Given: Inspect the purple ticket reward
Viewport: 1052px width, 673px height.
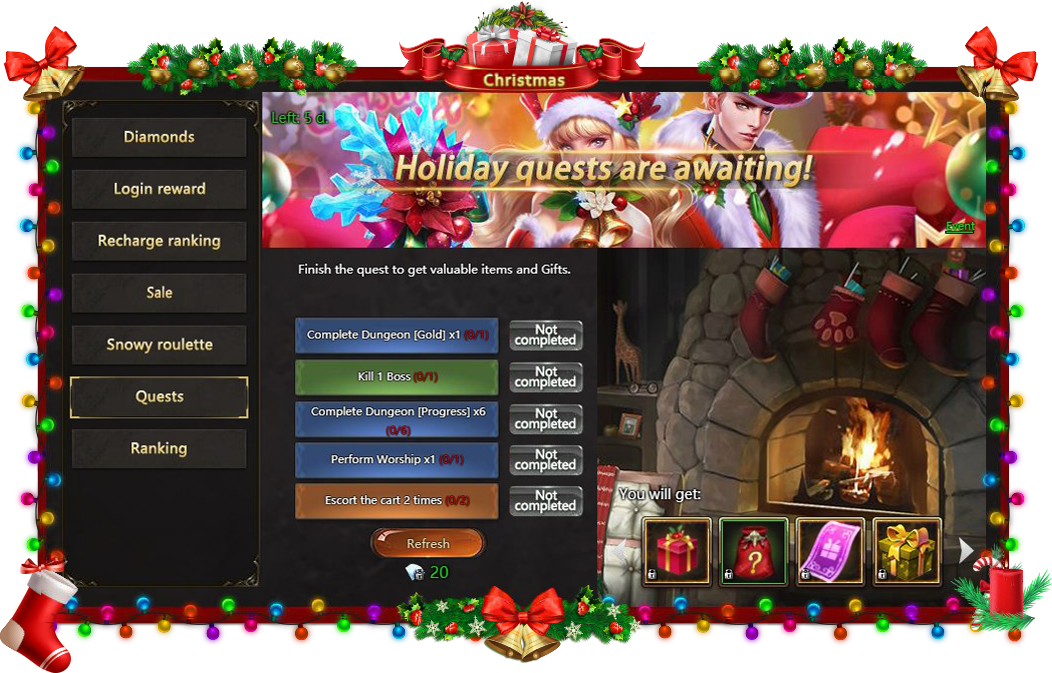Looking at the screenshot, I should coord(830,551).
